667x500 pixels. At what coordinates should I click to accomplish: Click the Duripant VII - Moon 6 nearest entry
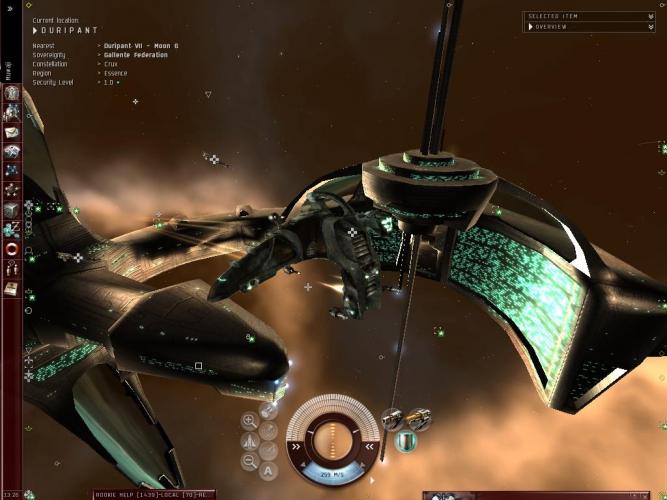(138, 46)
